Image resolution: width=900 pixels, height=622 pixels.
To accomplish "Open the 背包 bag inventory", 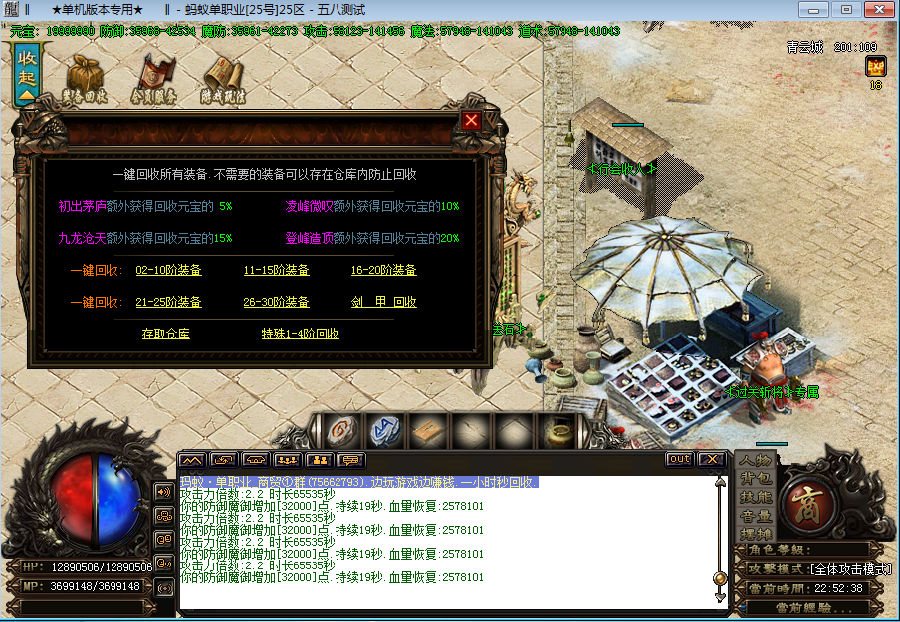I will [755, 479].
